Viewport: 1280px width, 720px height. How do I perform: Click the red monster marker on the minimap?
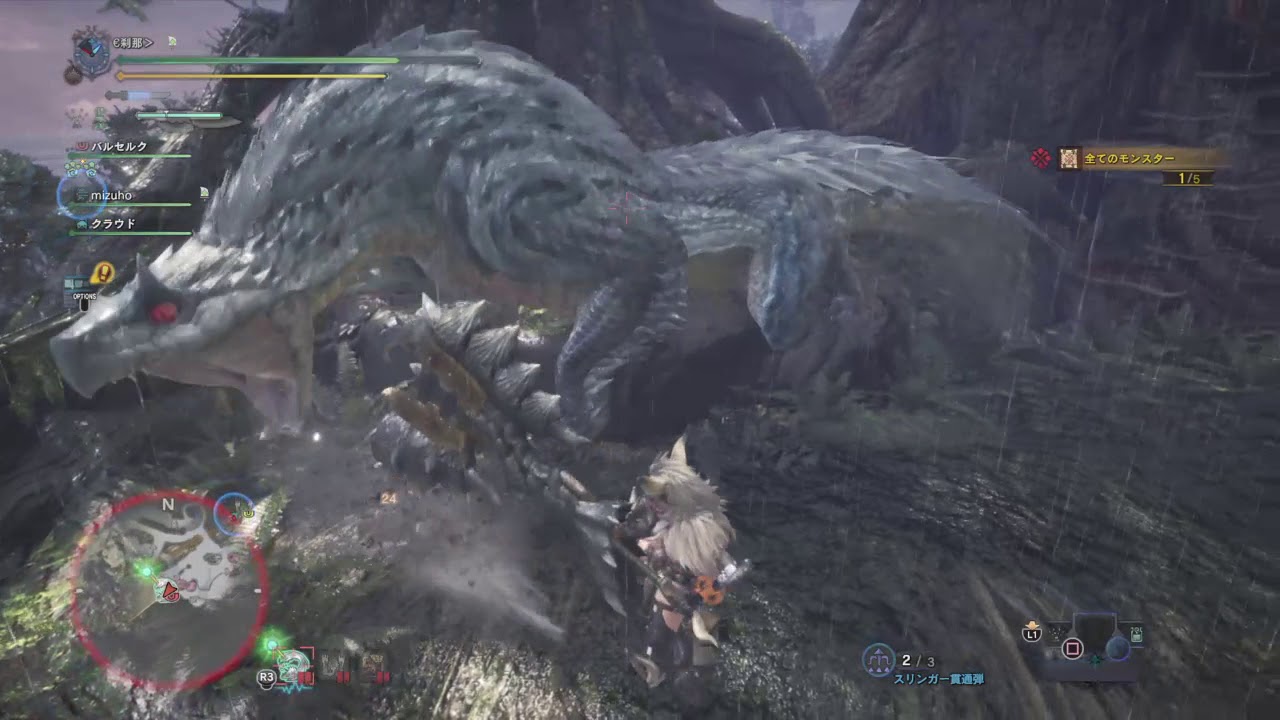click(169, 591)
